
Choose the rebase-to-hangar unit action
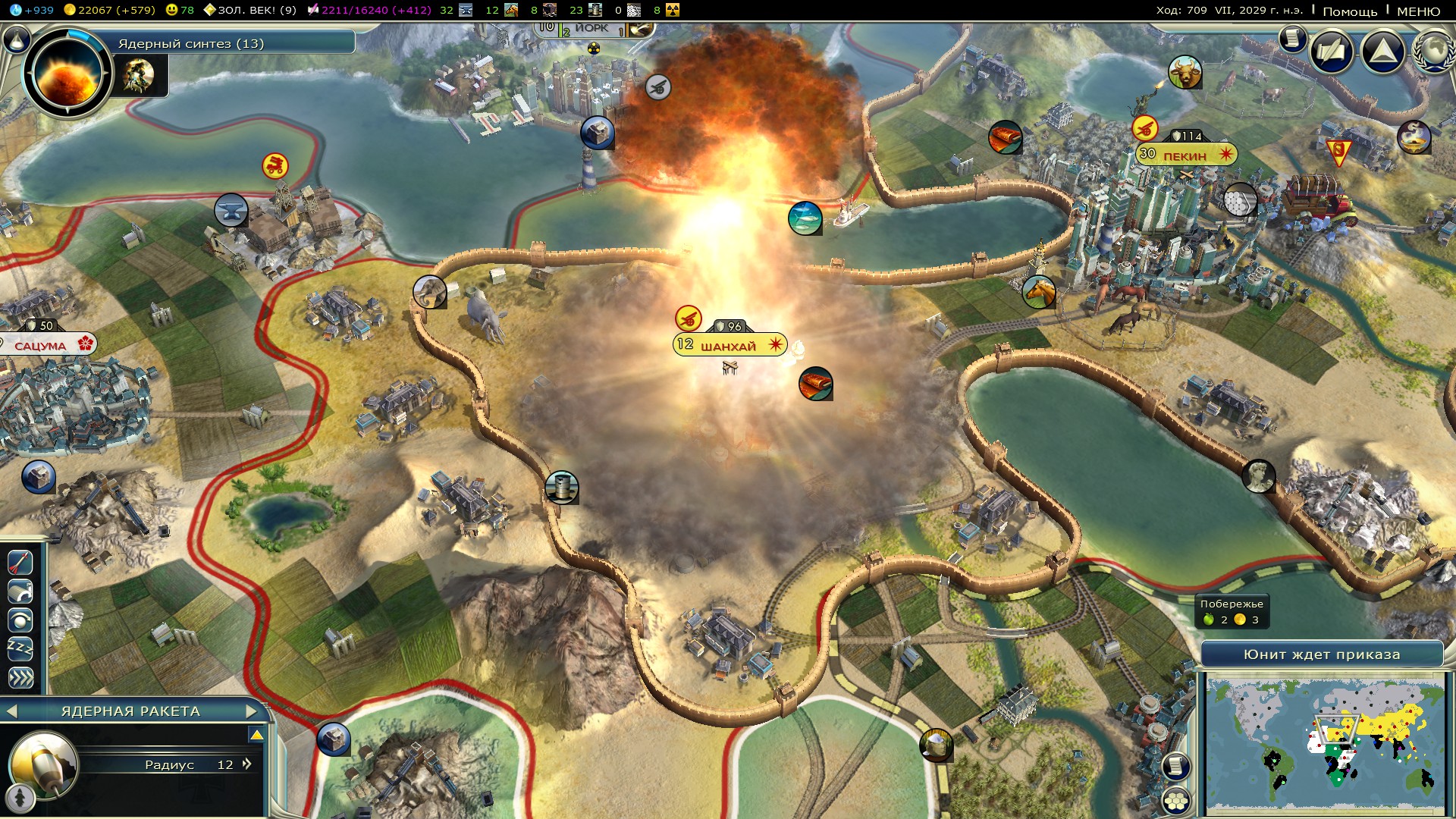(20, 591)
